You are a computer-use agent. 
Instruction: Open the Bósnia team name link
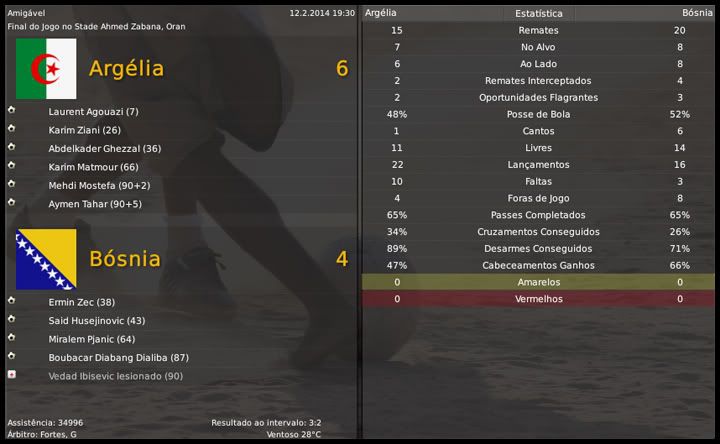tap(124, 259)
